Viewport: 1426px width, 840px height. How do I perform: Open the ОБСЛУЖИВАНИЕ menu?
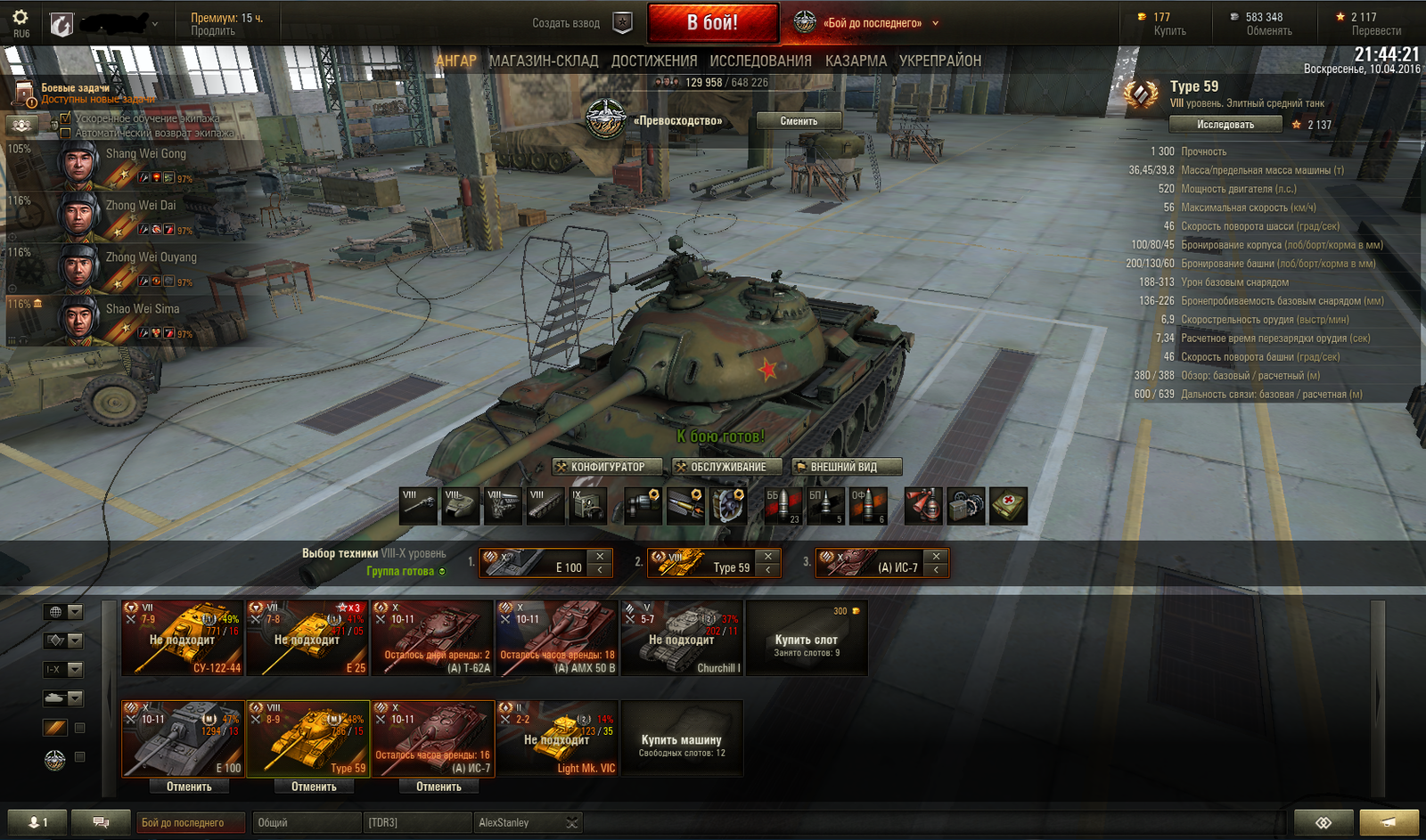coord(727,467)
